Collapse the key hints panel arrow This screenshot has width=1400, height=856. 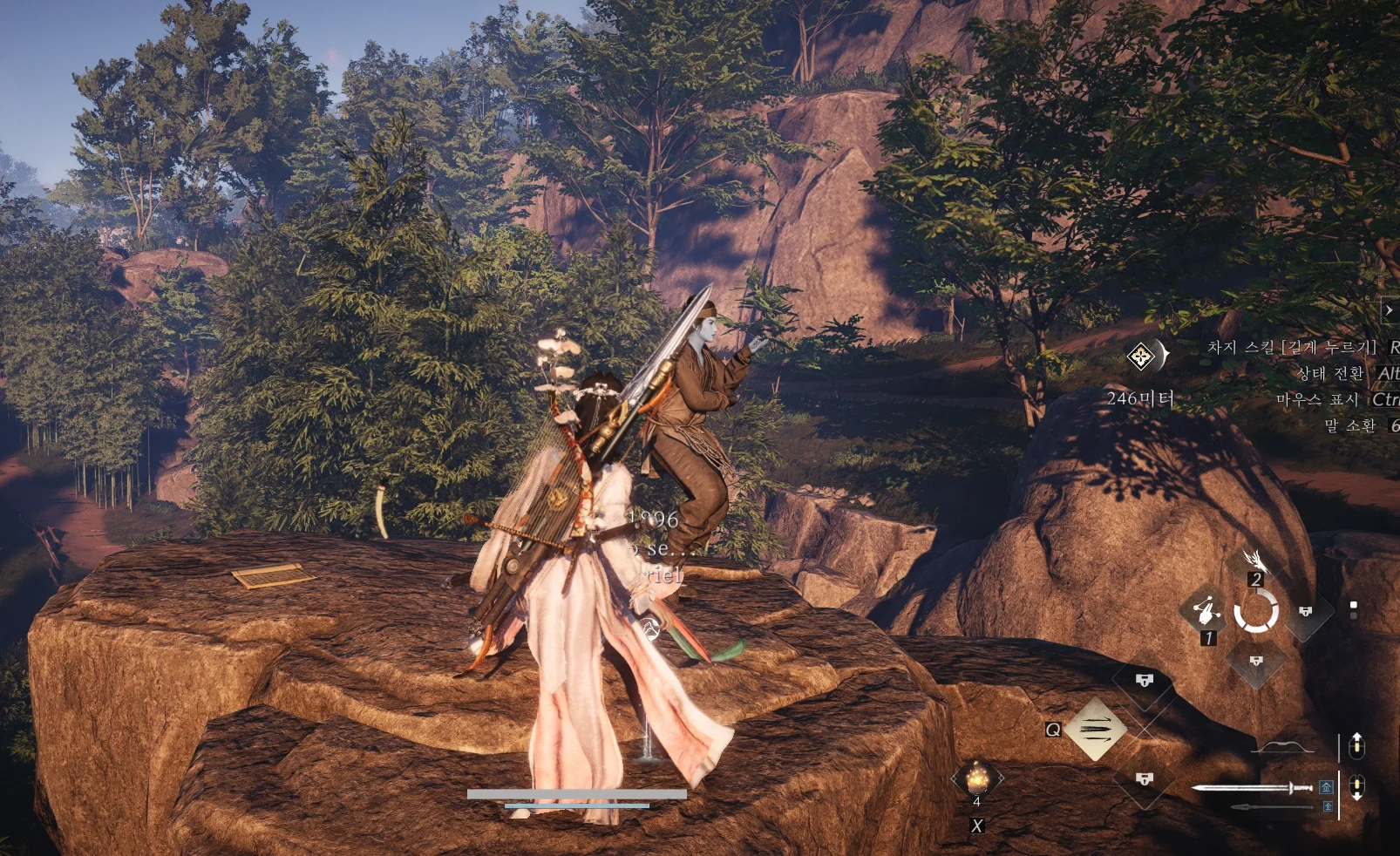[x=1390, y=310]
